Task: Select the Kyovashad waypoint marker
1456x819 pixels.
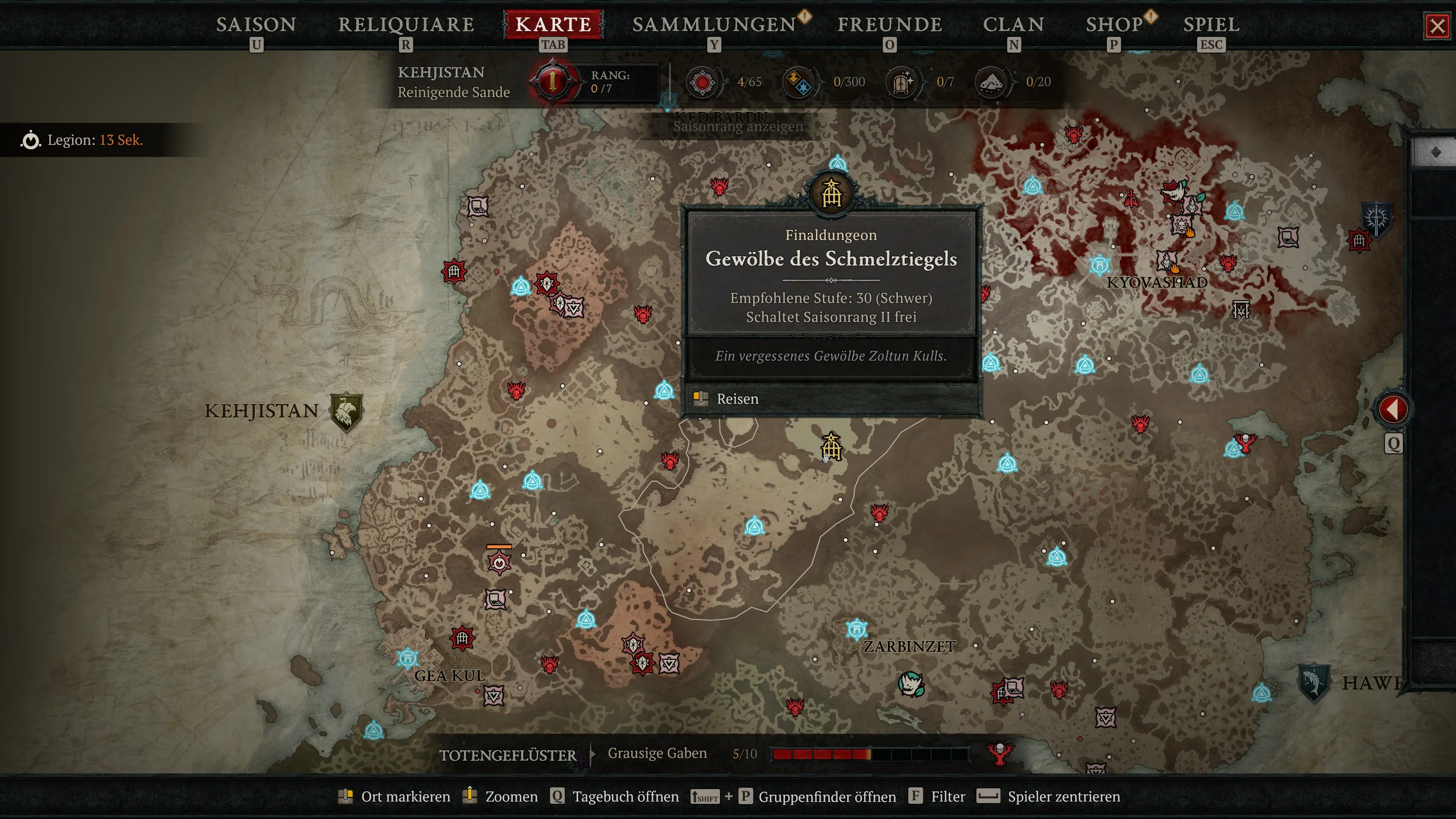Action: coord(1100,265)
